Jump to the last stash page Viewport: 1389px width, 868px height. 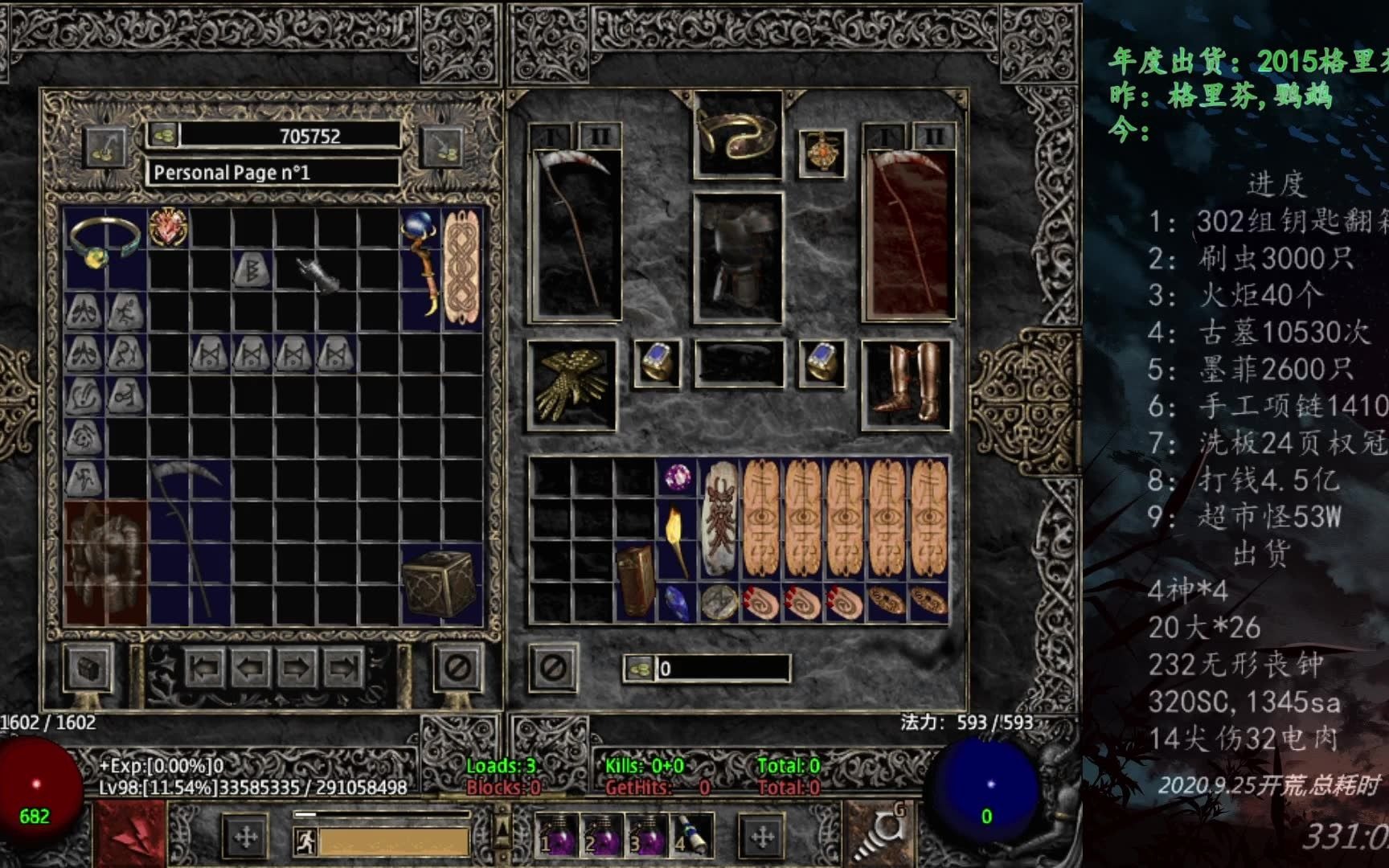click(343, 667)
